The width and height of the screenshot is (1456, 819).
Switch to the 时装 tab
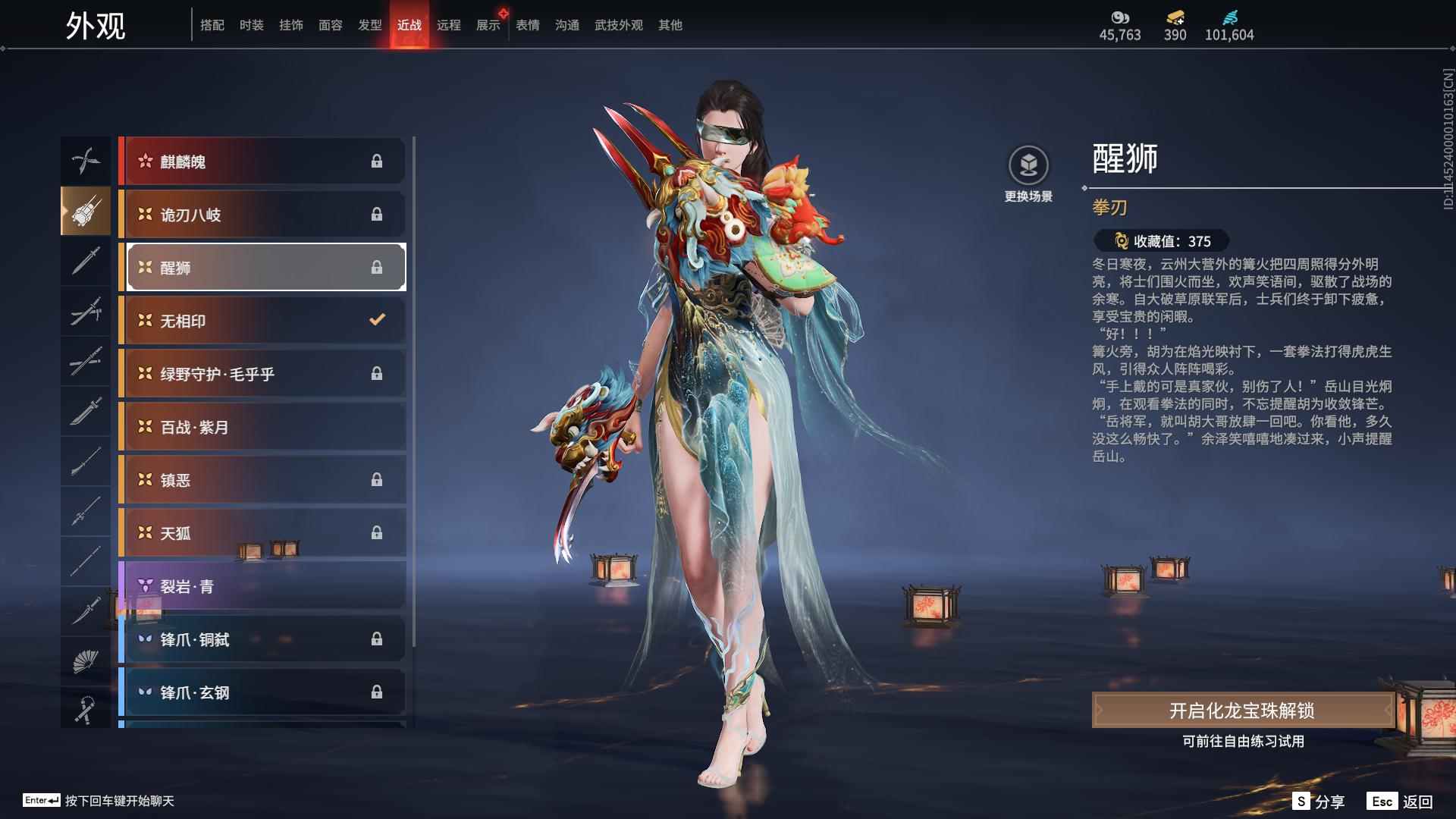click(x=252, y=24)
